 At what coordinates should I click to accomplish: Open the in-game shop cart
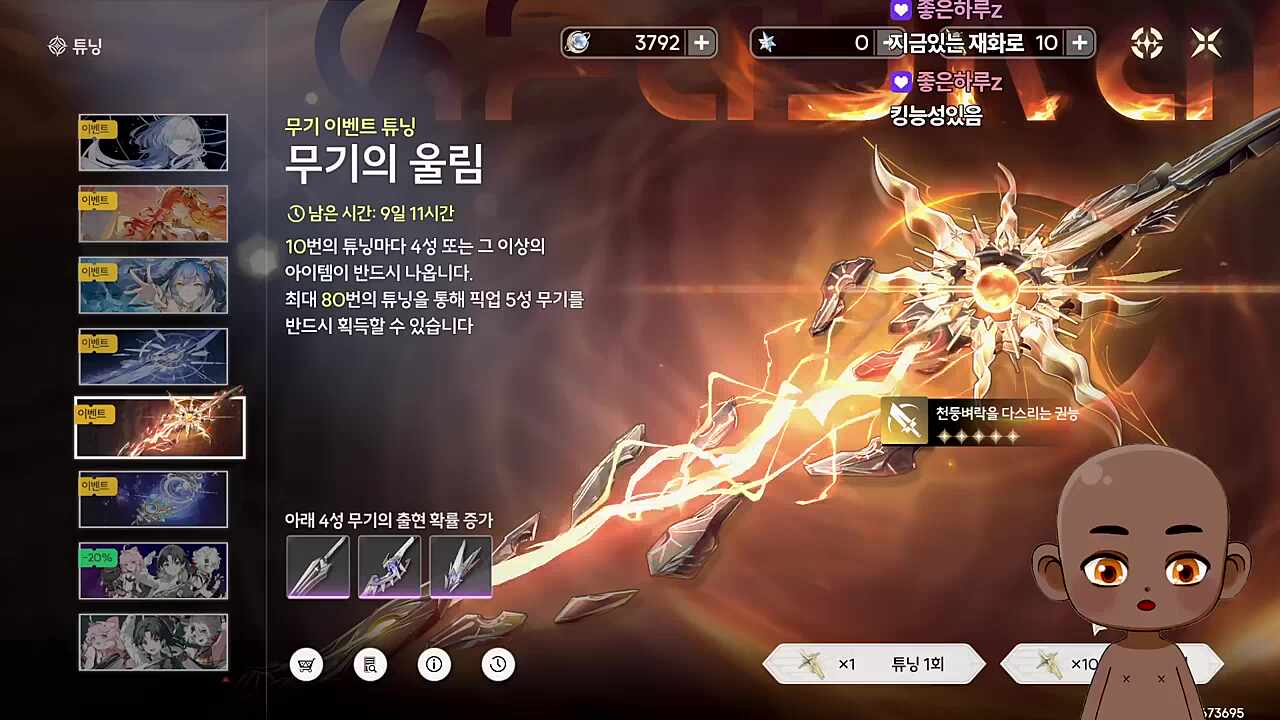tap(306, 664)
